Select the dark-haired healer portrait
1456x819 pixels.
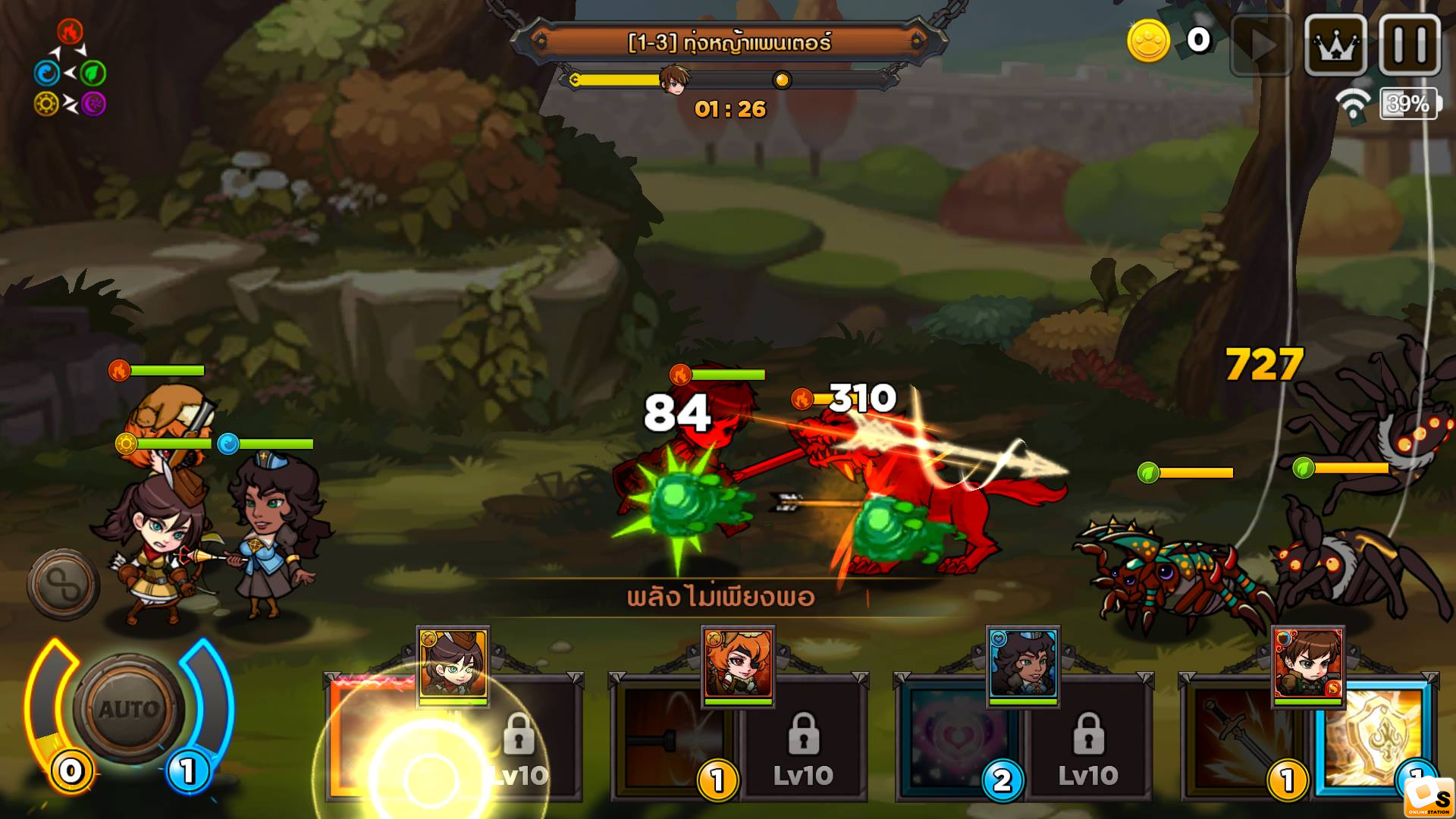point(1022,665)
